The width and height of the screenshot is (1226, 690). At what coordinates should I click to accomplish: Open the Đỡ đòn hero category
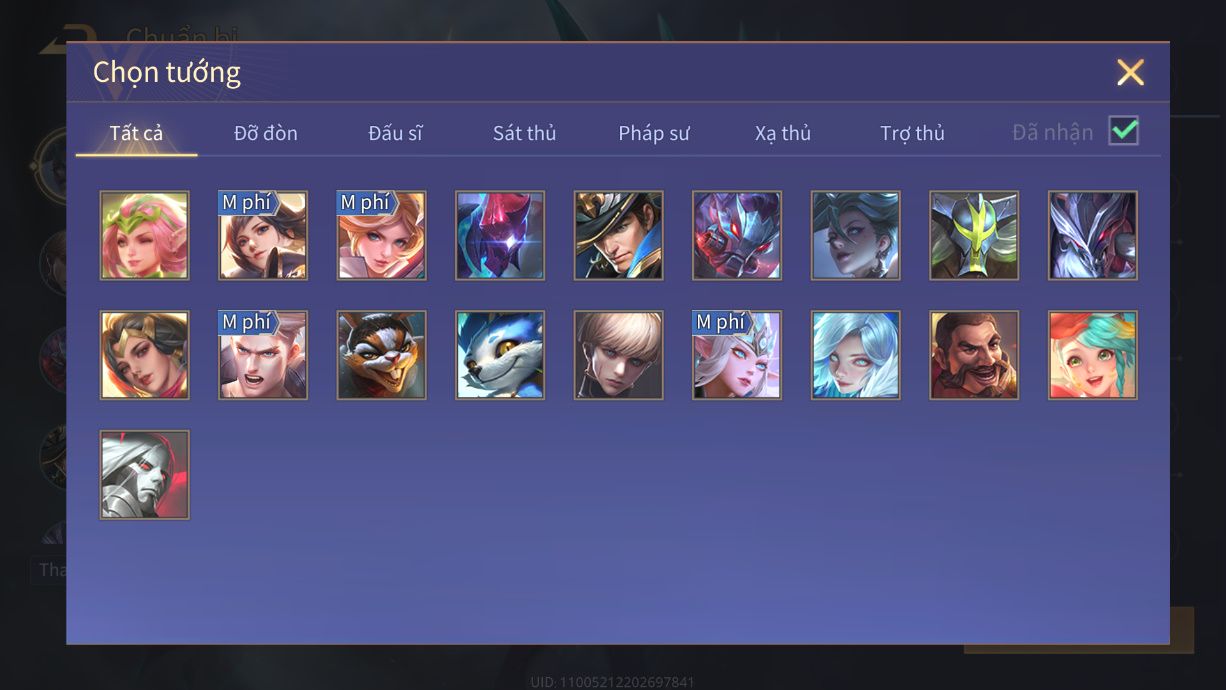click(x=266, y=133)
